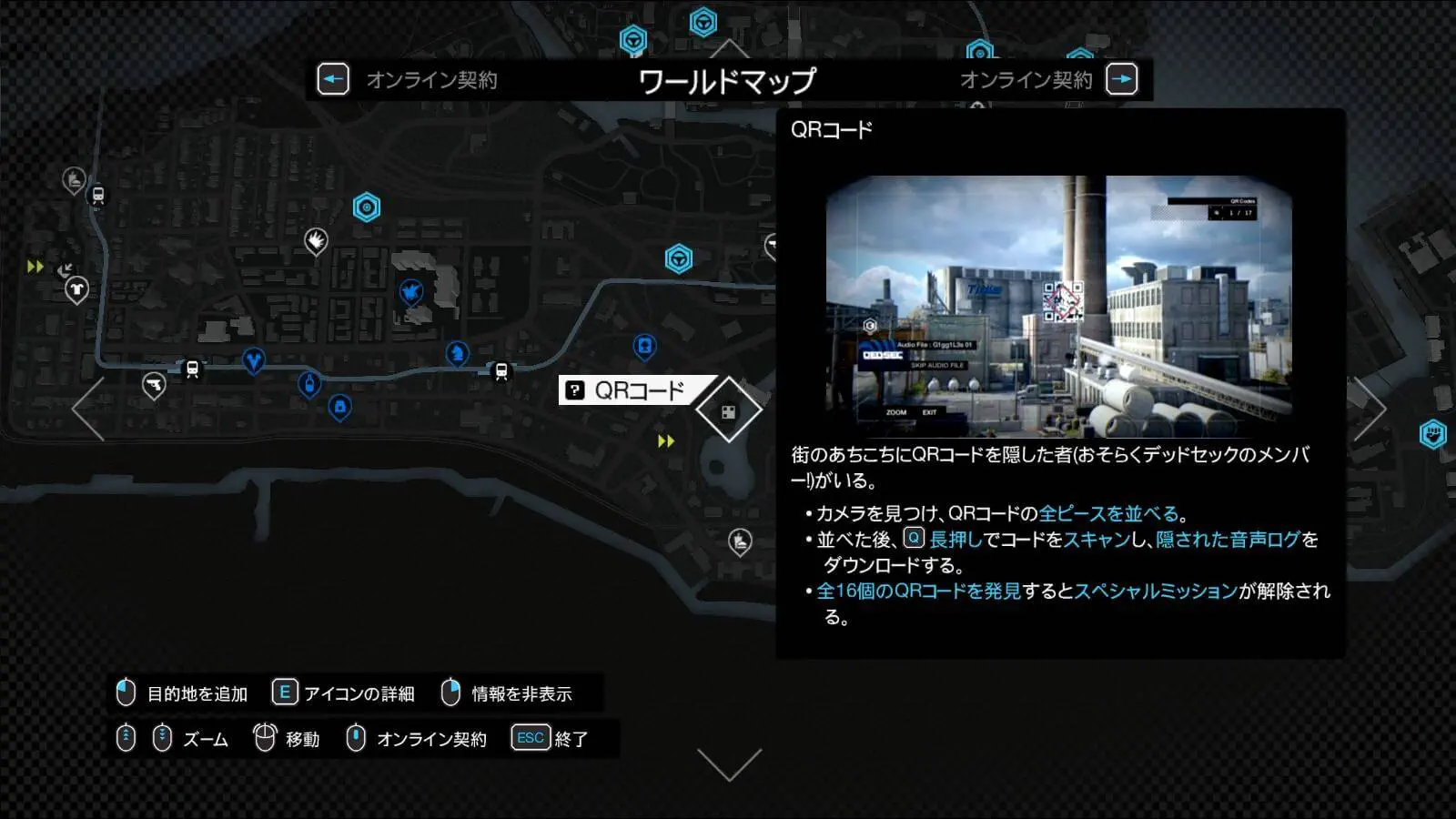
Task: Choose the blue V-shaped map marker
Action: click(x=254, y=360)
